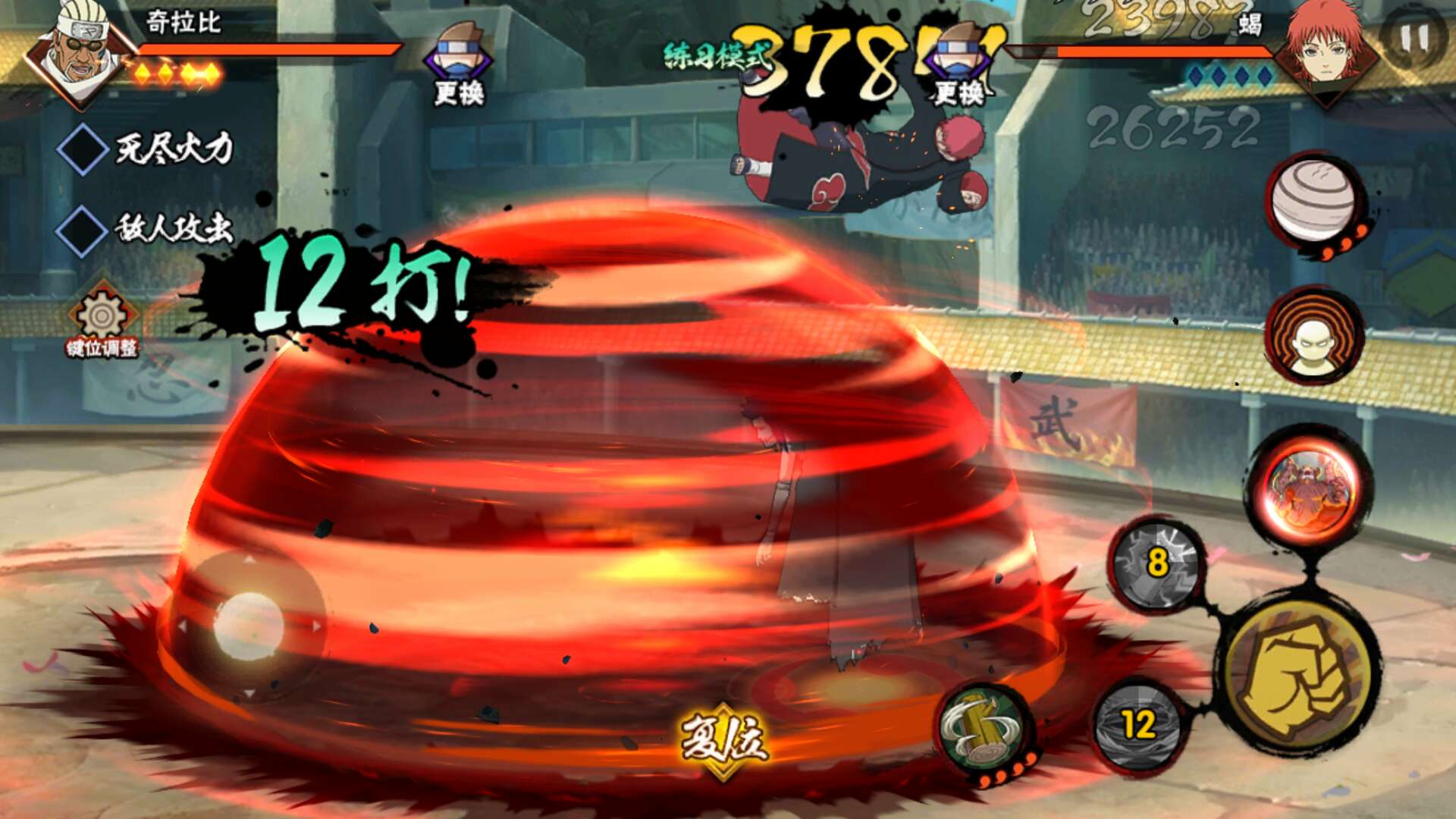Viewport: 1456px width, 819px height.
Task: Use the skill showing cooldown 8
Action: 1156,563
